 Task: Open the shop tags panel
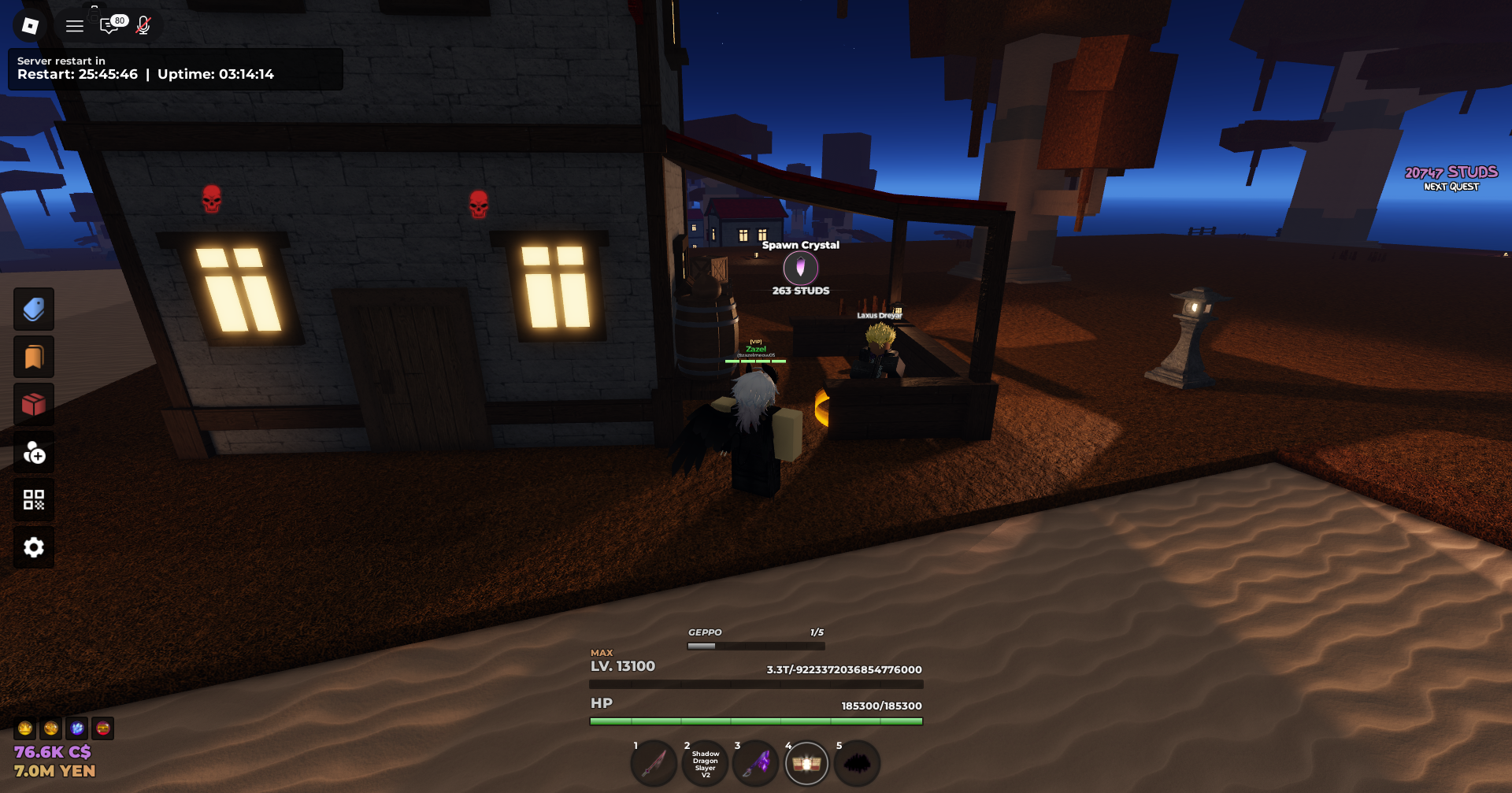click(x=33, y=309)
